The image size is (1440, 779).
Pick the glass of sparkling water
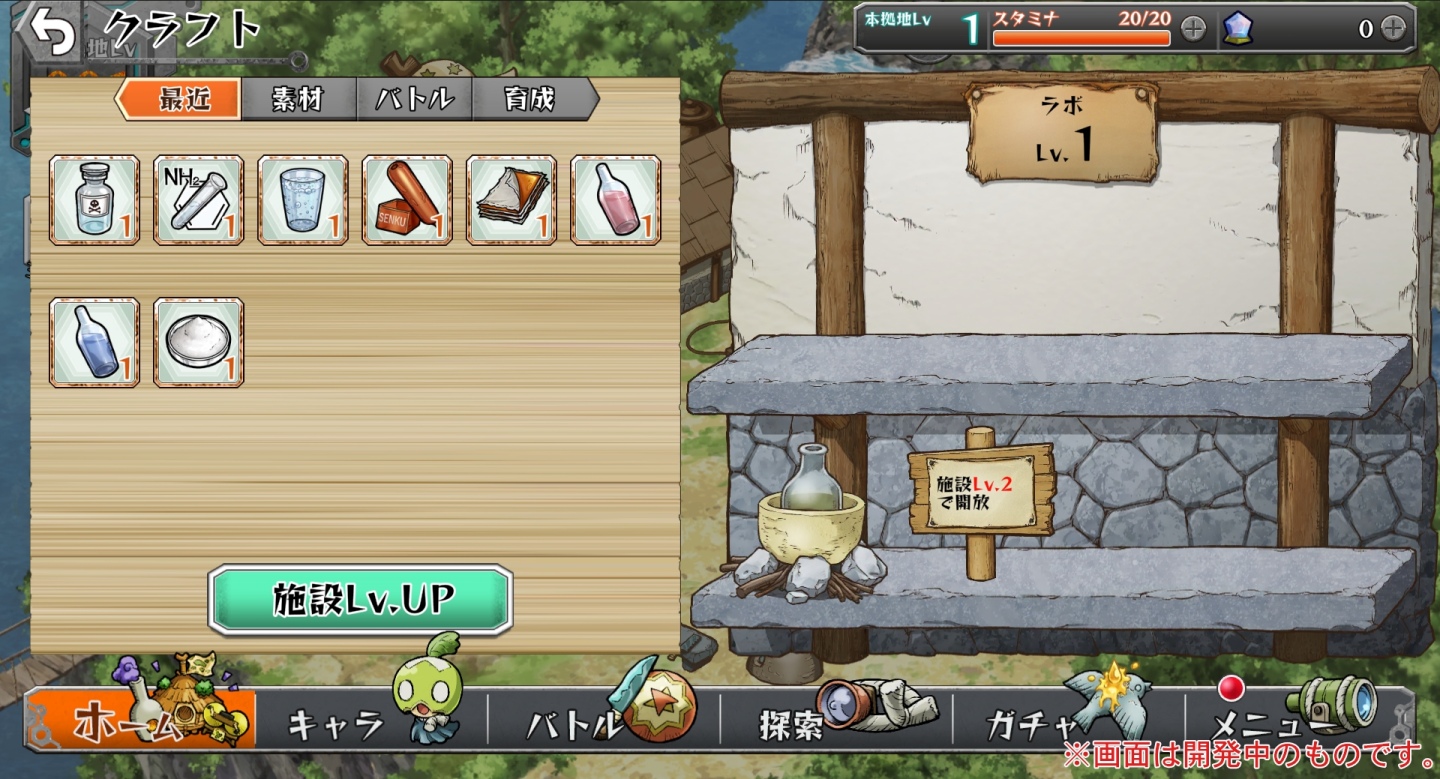[302, 200]
